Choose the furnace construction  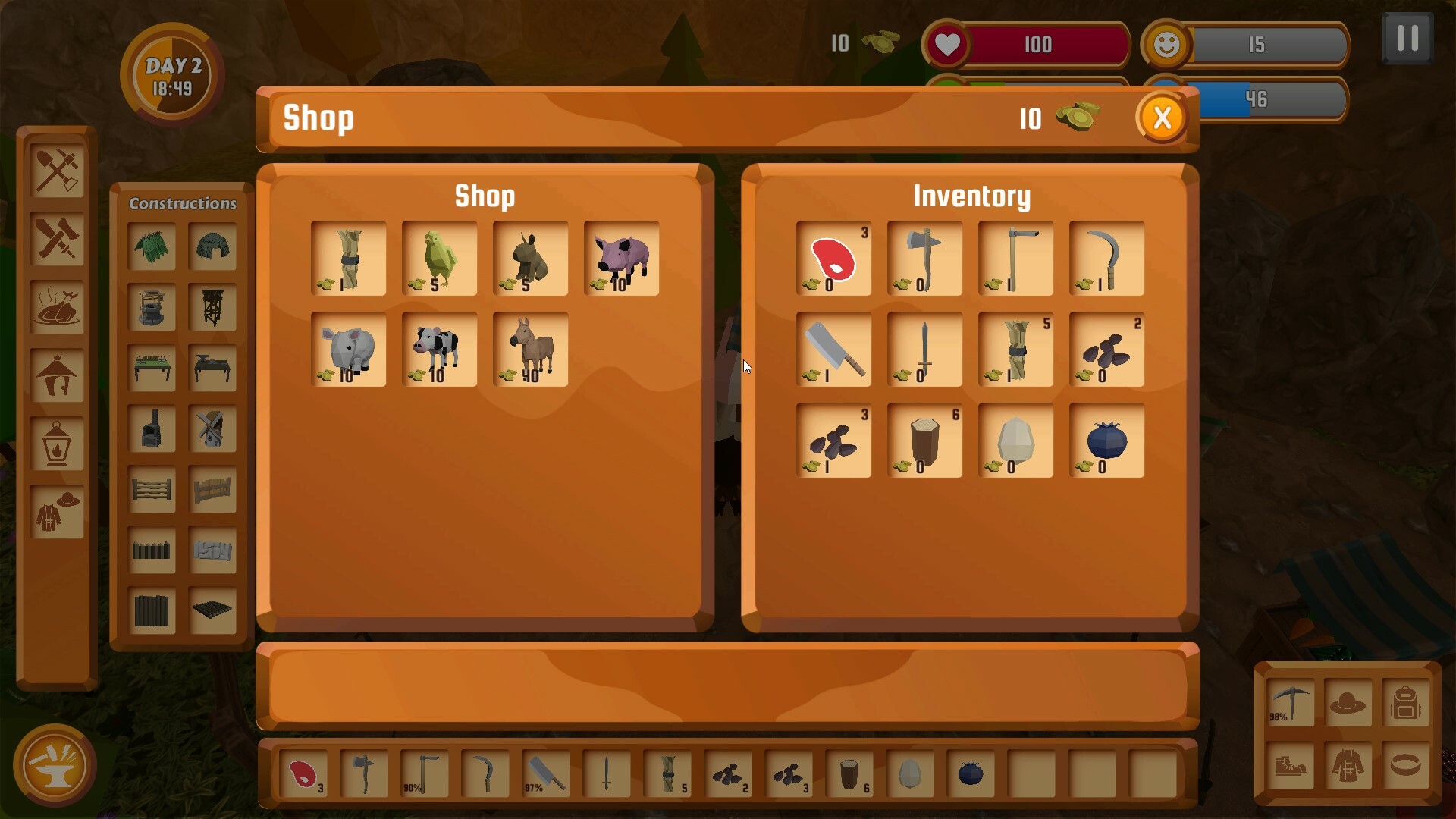point(152,428)
